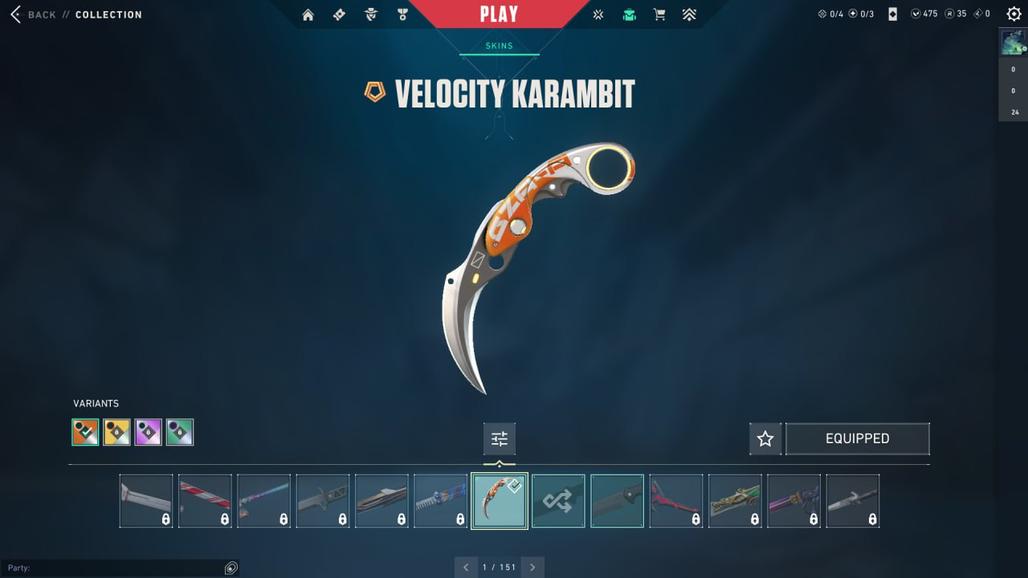Mark the skin as favorite with the star

(765, 438)
